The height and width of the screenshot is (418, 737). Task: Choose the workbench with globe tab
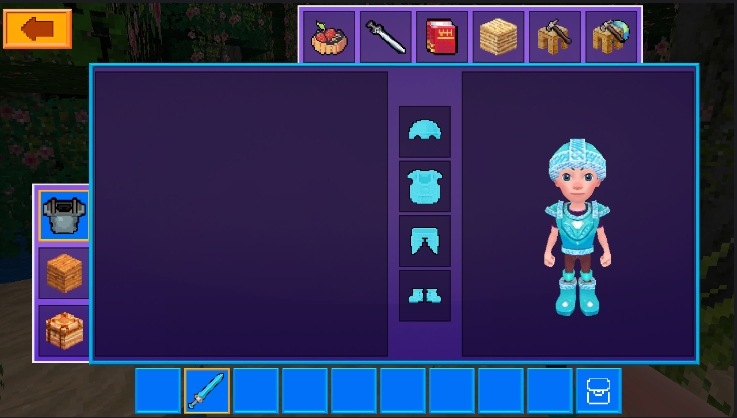[611, 37]
